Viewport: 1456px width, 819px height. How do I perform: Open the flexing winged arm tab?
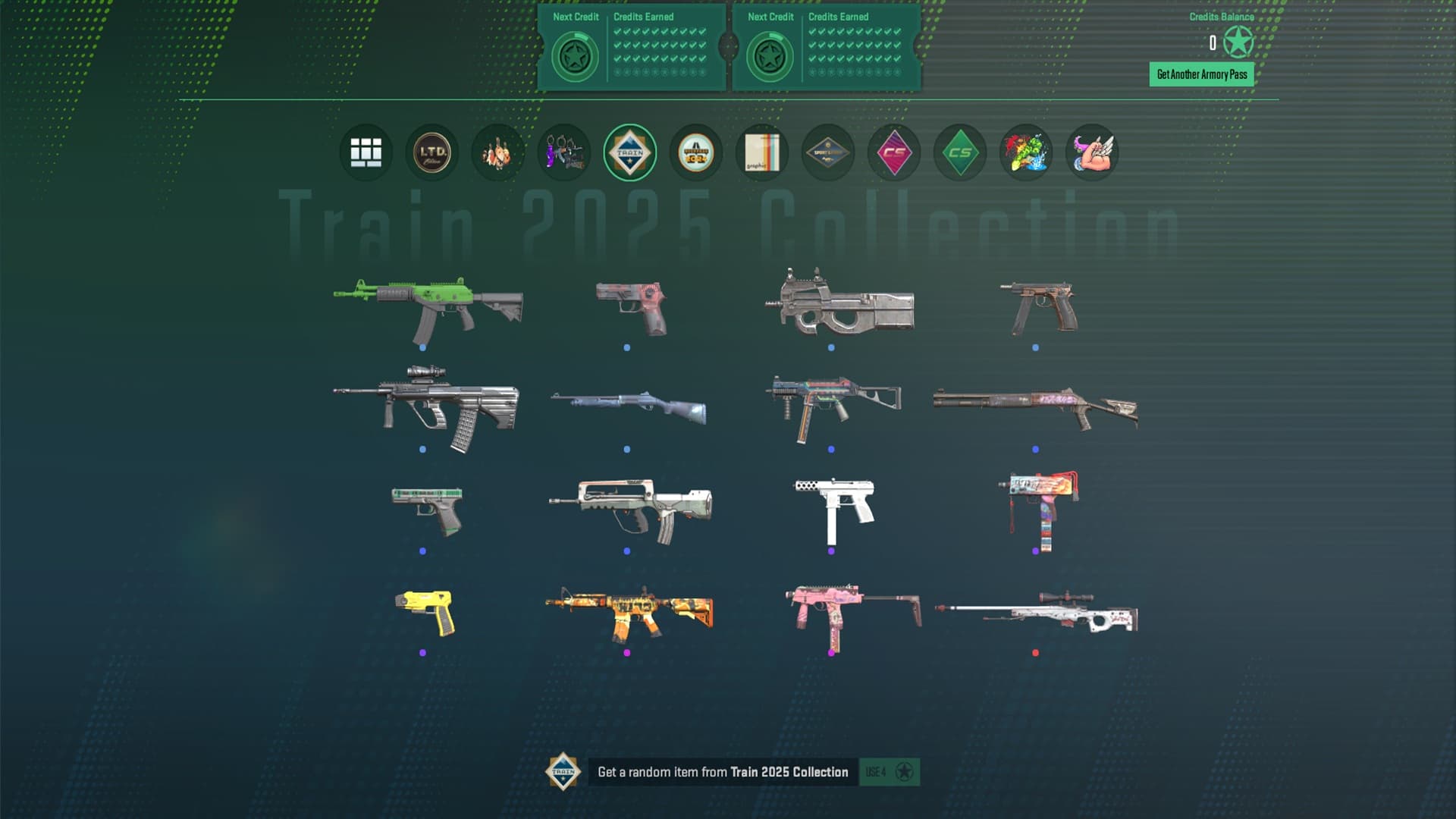coord(1091,152)
